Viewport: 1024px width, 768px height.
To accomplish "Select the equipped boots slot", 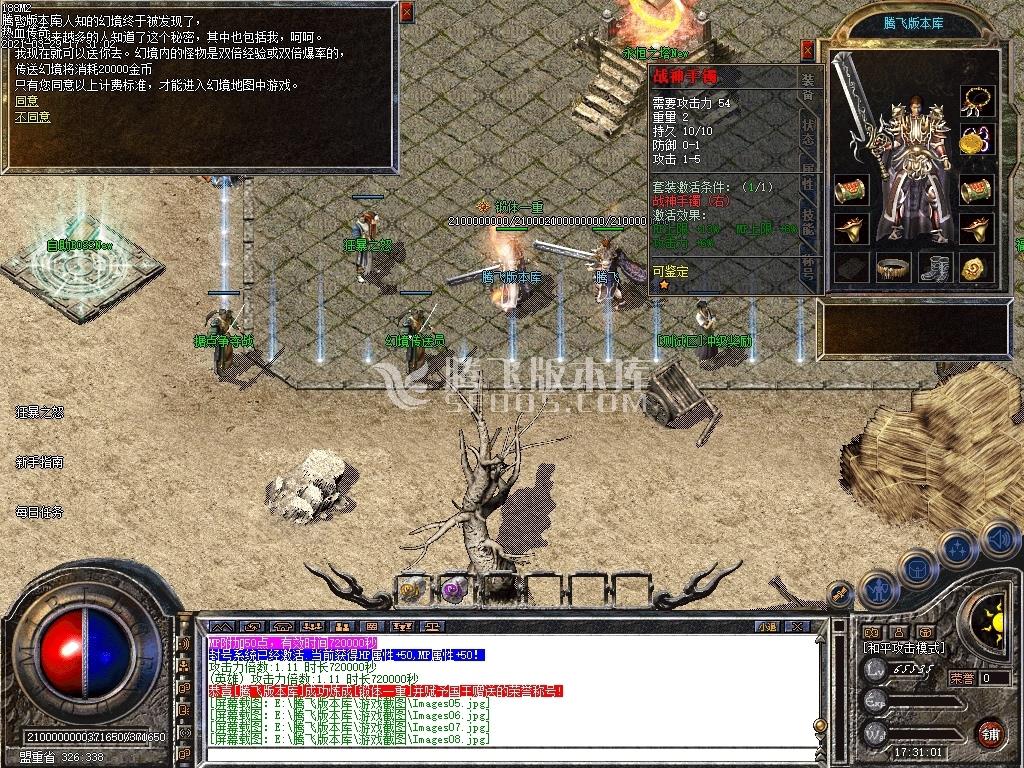I will (933, 268).
